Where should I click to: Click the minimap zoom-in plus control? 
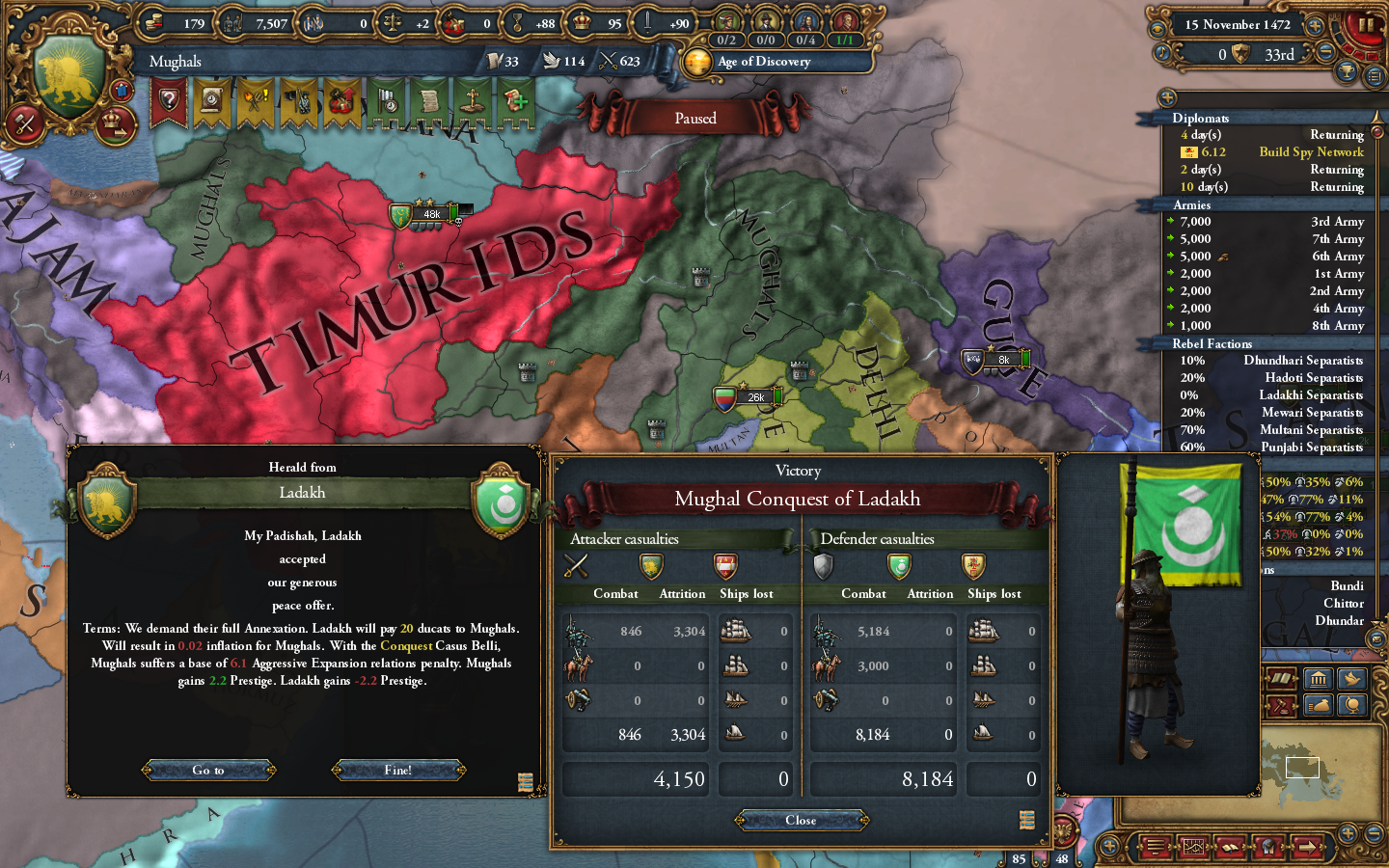point(1348,835)
